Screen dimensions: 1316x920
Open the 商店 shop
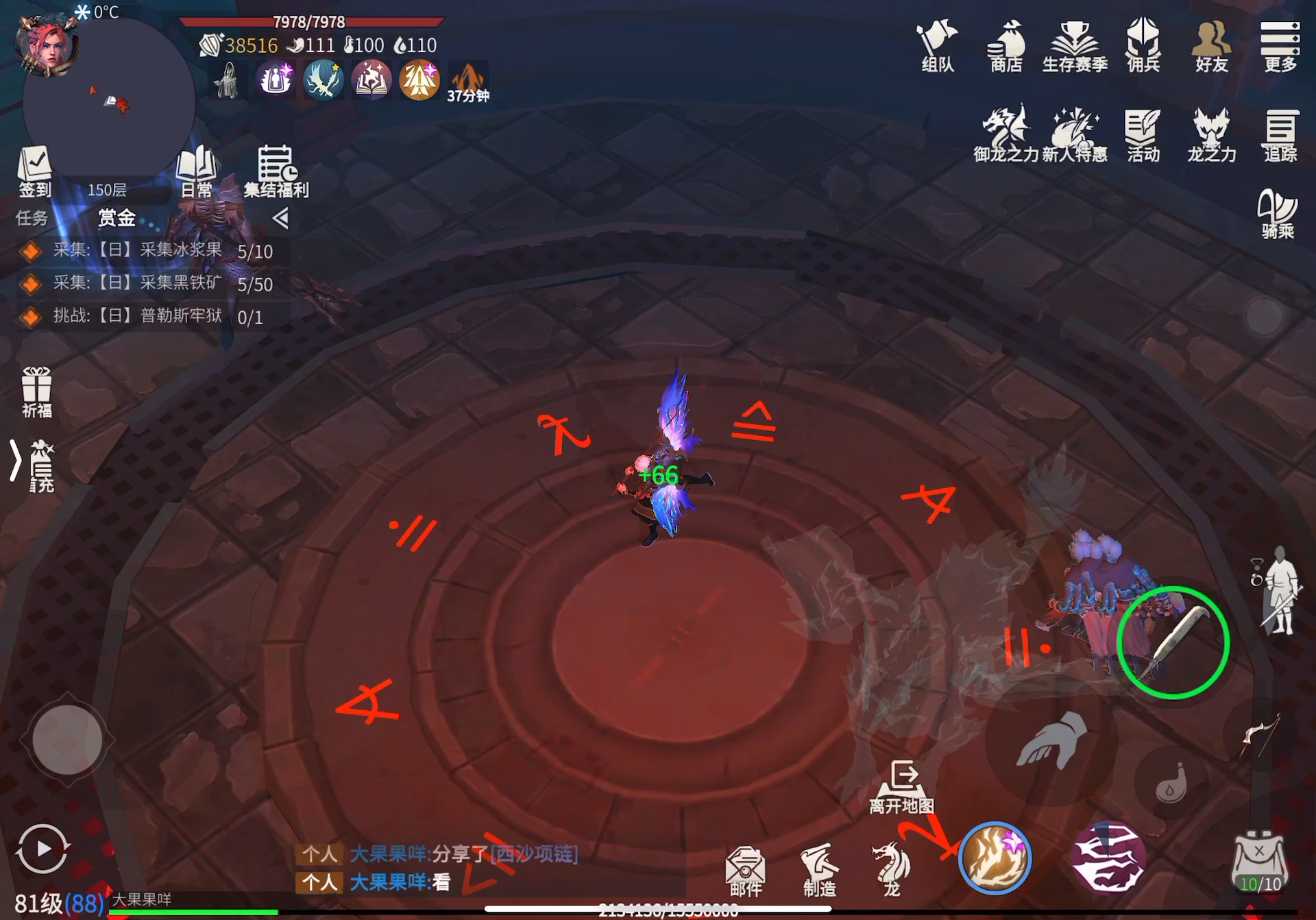pos(1006,45)
